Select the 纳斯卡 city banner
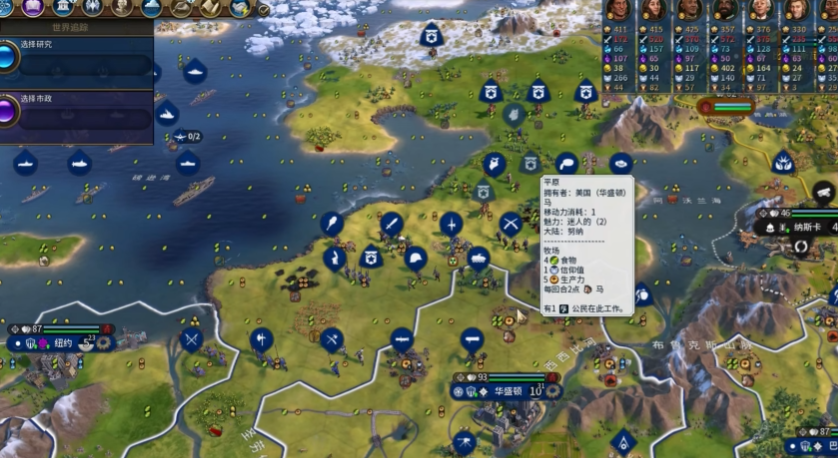This screenshot has width=838, height=458. point(803,227)
